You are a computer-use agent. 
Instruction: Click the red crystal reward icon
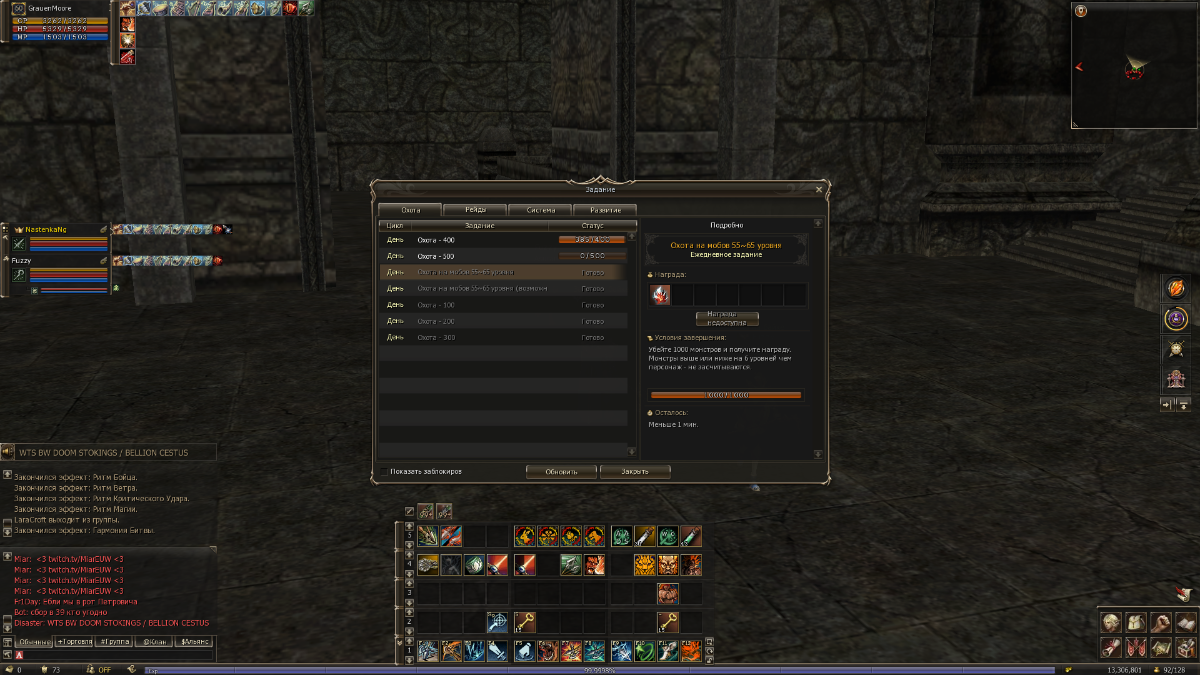point(660,294)
